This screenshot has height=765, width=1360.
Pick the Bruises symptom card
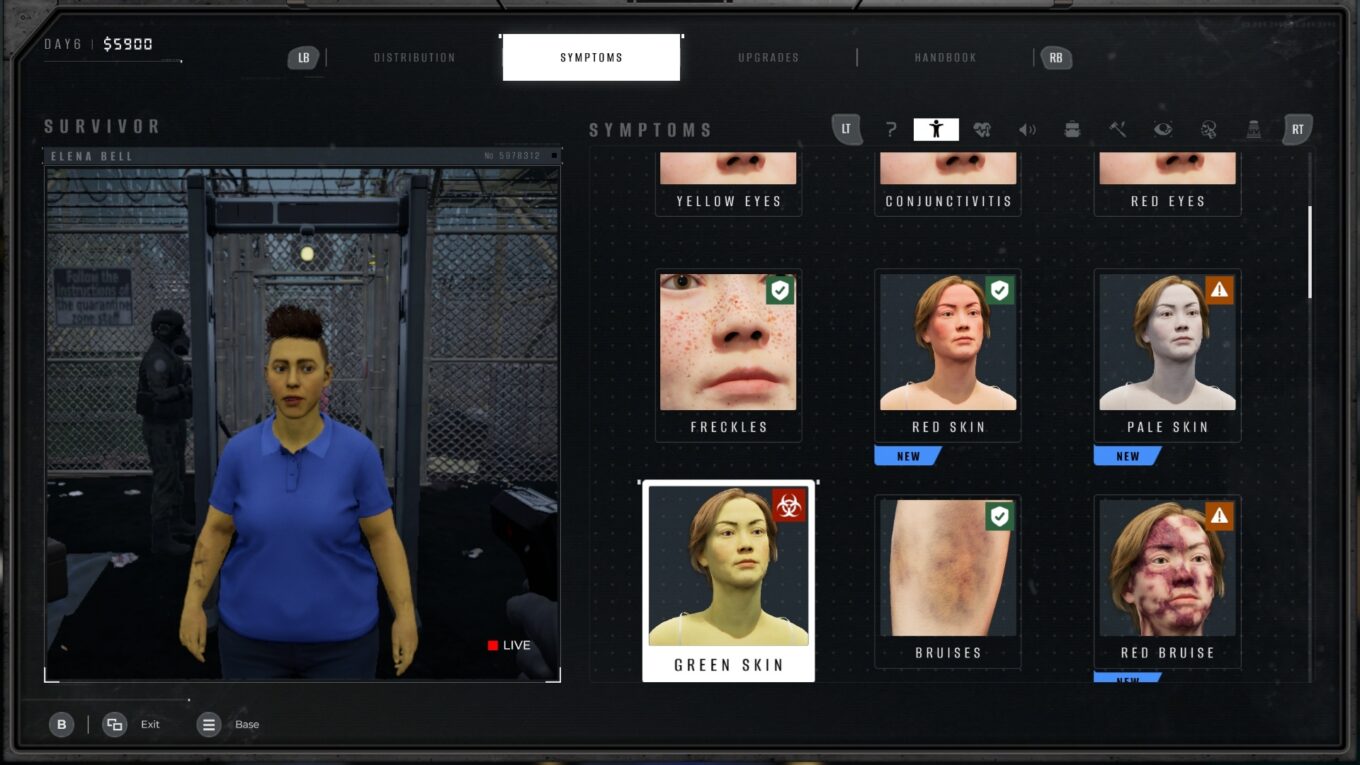point(948,581)
